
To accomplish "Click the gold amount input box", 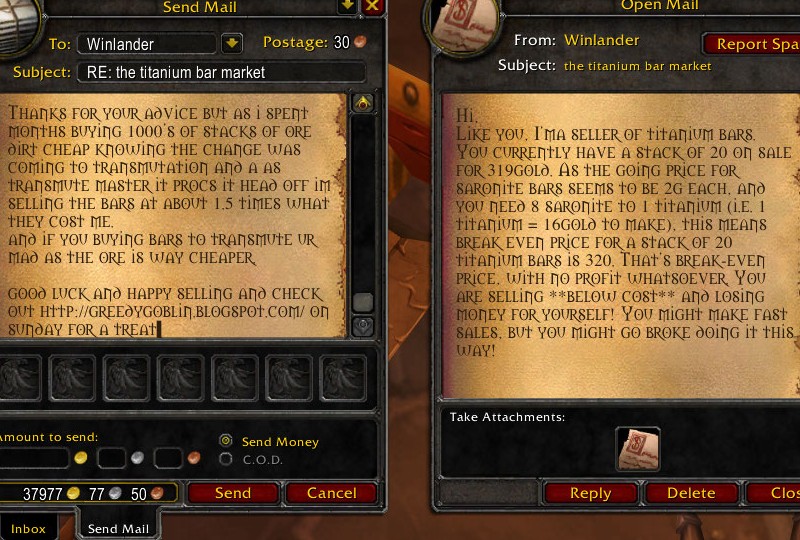I will 35,458.
